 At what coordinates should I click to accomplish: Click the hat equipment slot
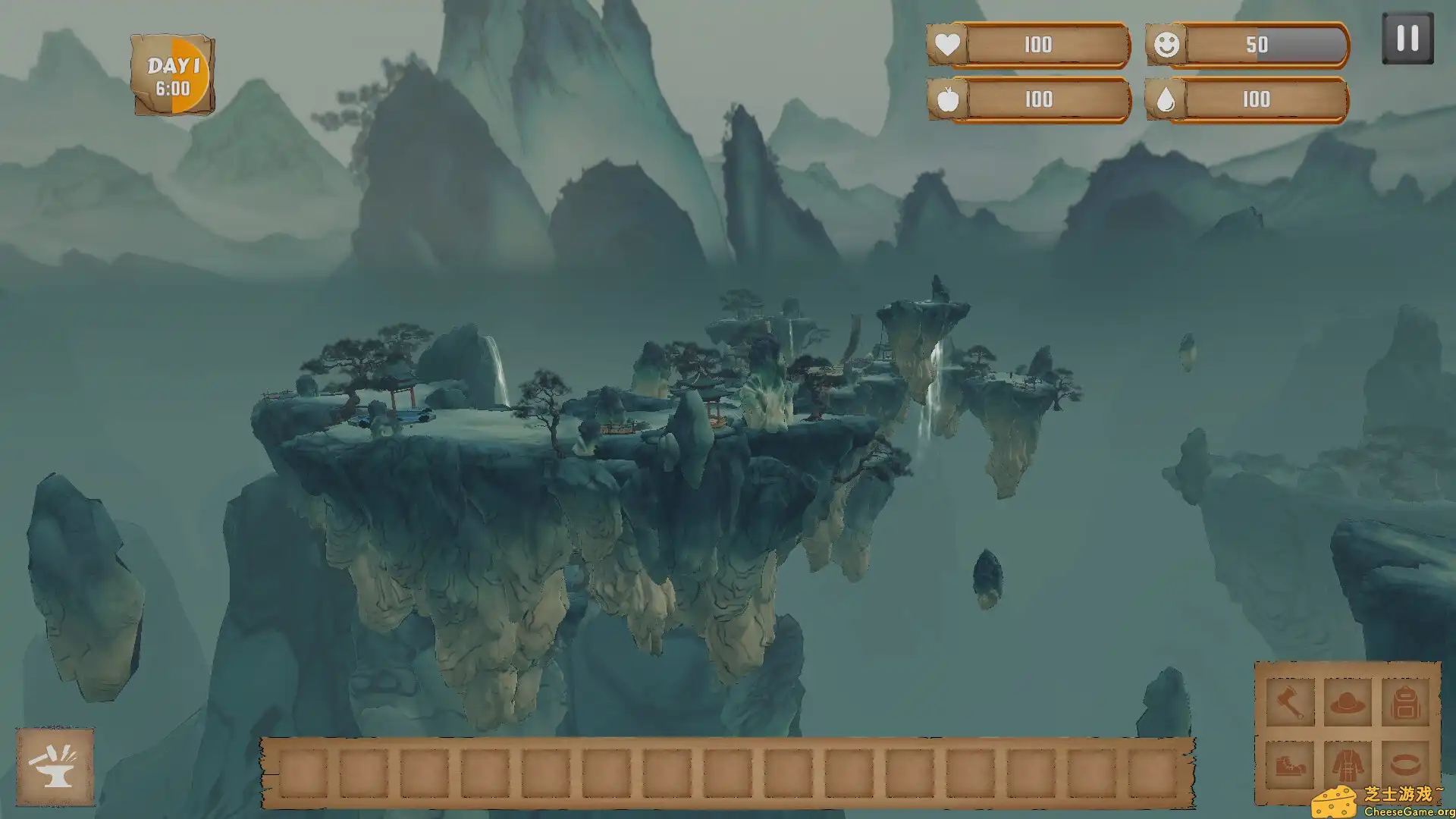1346,704
